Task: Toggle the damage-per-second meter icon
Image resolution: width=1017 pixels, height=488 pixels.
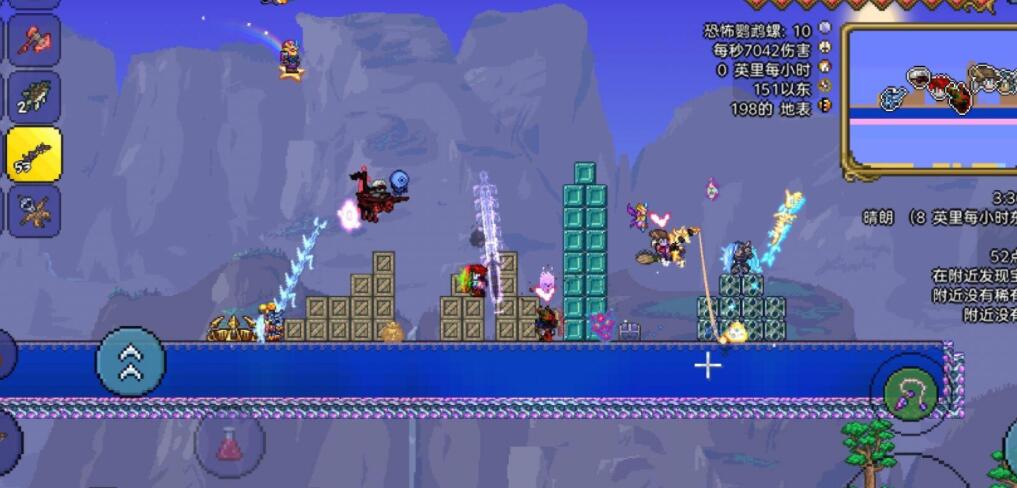Action: click(825, 48)
